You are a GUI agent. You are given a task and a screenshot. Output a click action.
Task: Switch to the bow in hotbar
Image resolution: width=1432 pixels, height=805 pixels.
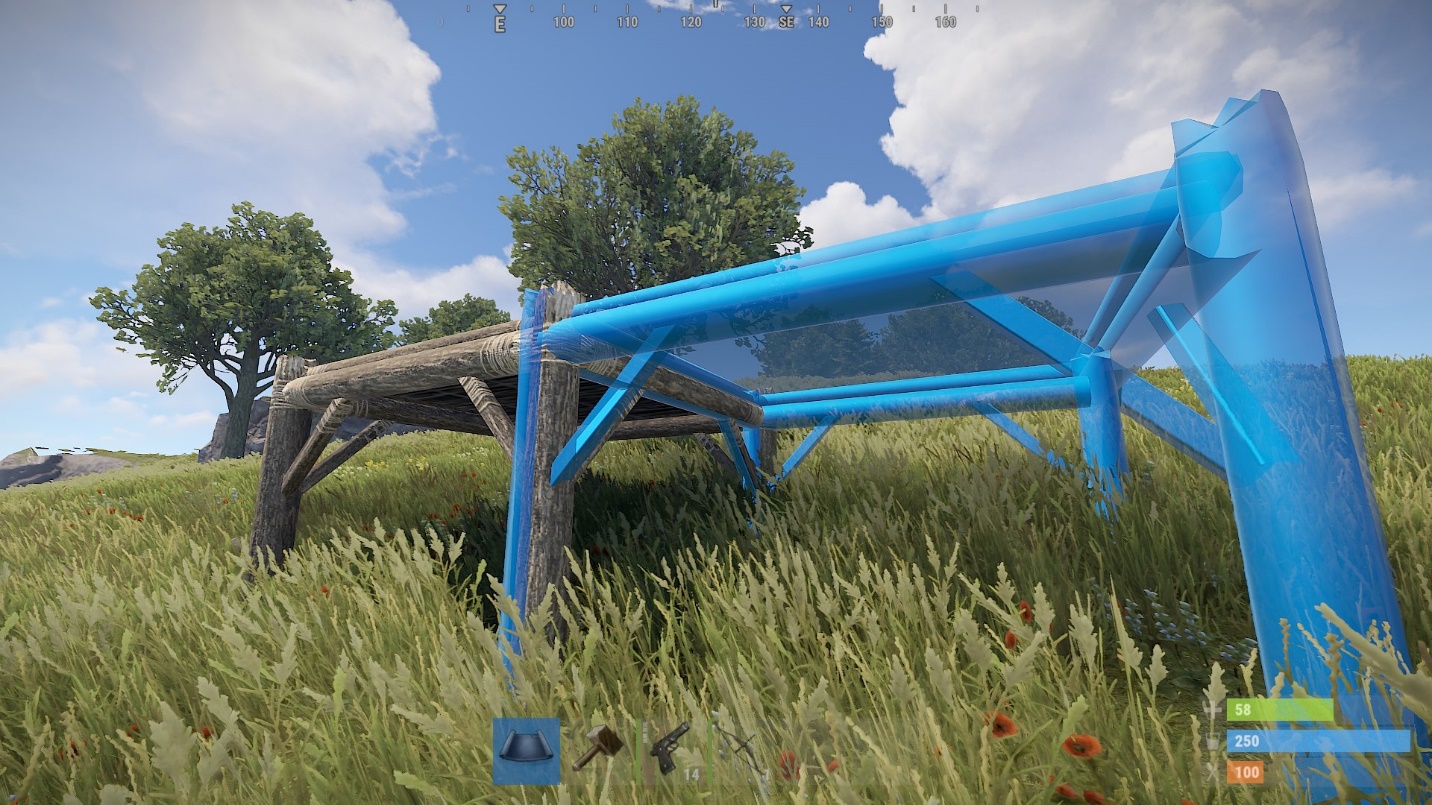point(739,748)
